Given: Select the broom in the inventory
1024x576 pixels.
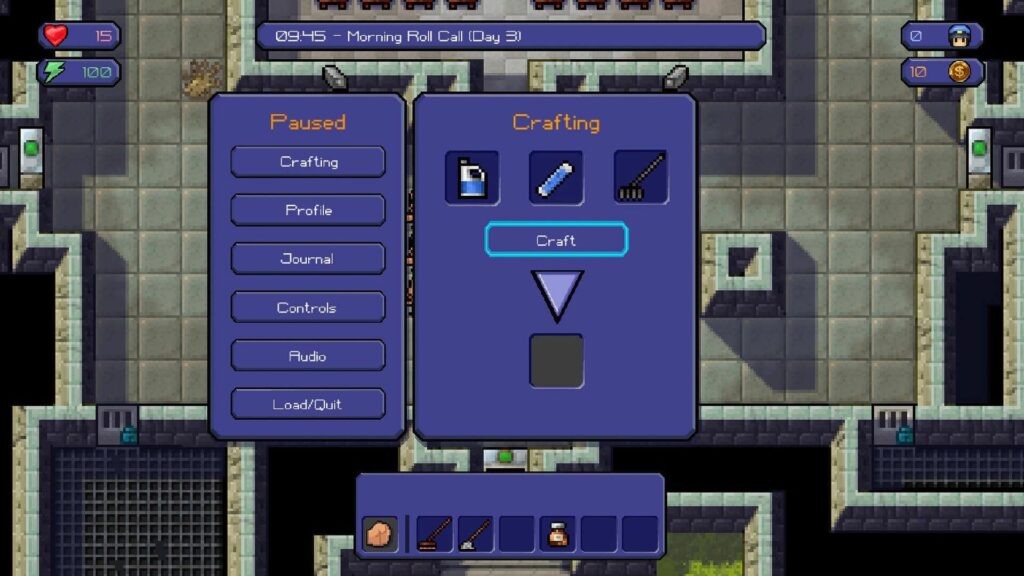Looking at the screenshot, I should 434,534.
